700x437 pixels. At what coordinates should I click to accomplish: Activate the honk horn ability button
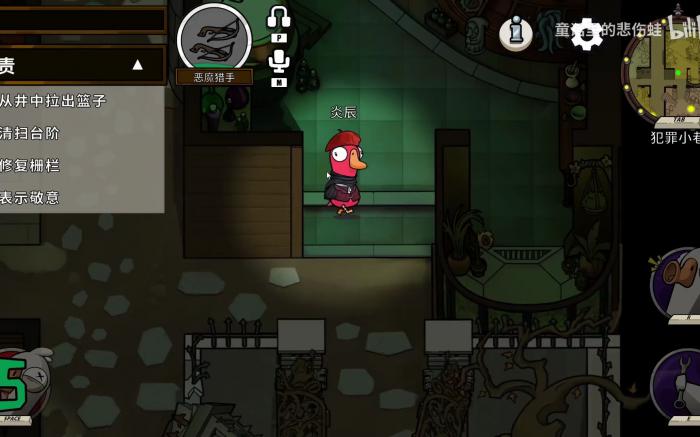point(678,283)
